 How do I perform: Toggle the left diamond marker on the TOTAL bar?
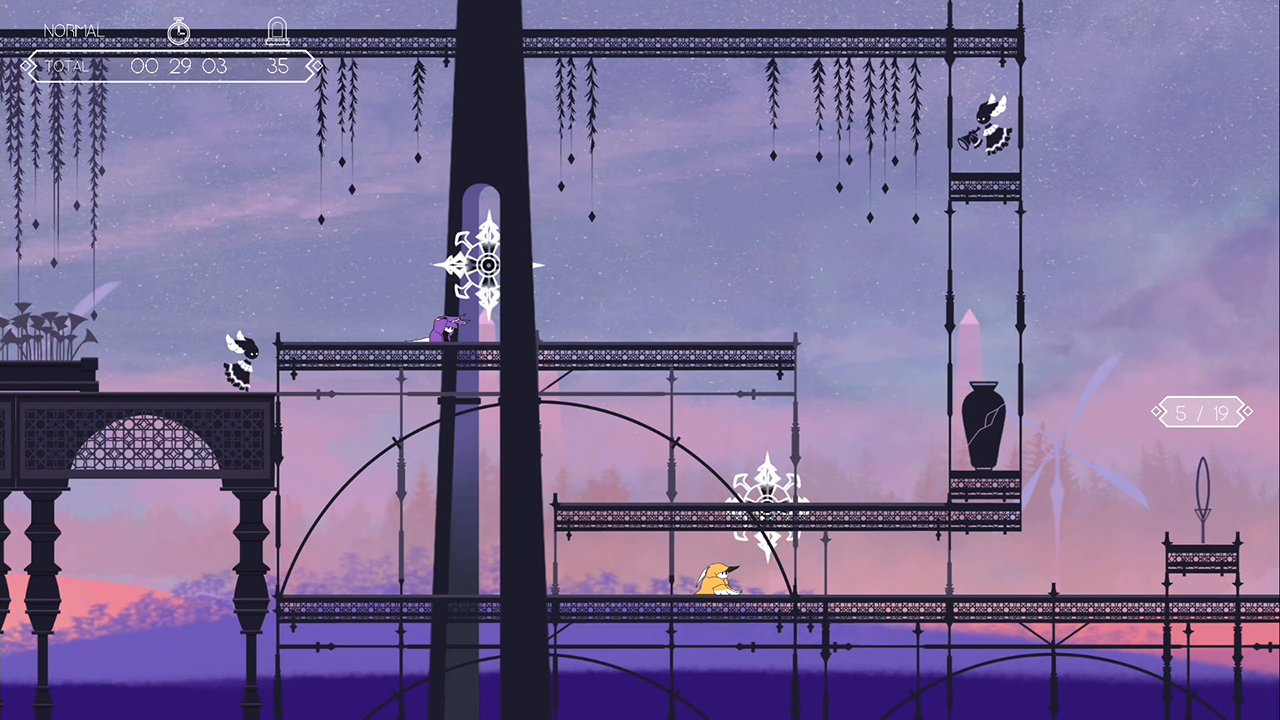[x=27, y=65]
